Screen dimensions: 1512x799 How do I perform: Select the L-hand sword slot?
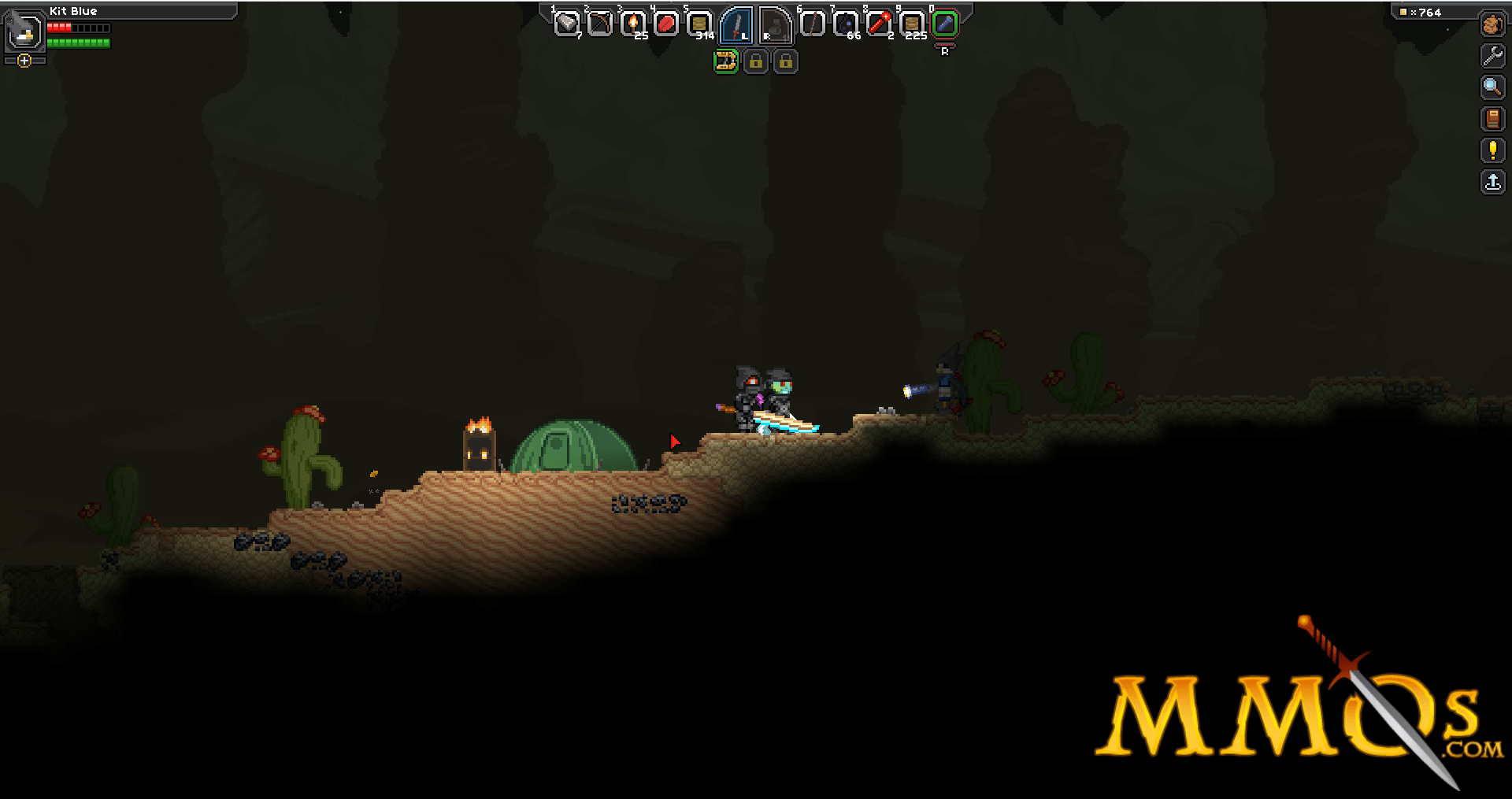coord(739,25)
